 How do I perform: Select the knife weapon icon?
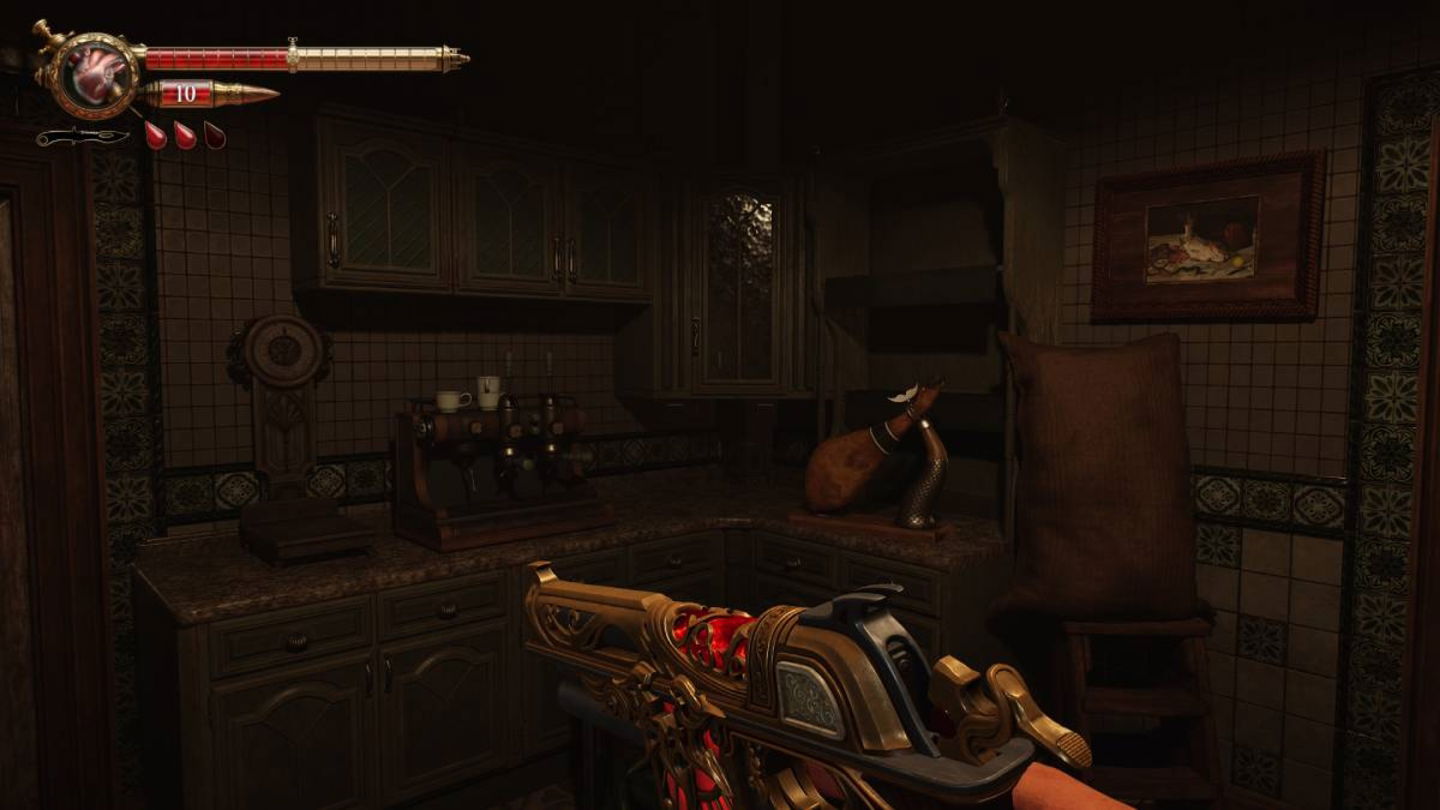82,137
